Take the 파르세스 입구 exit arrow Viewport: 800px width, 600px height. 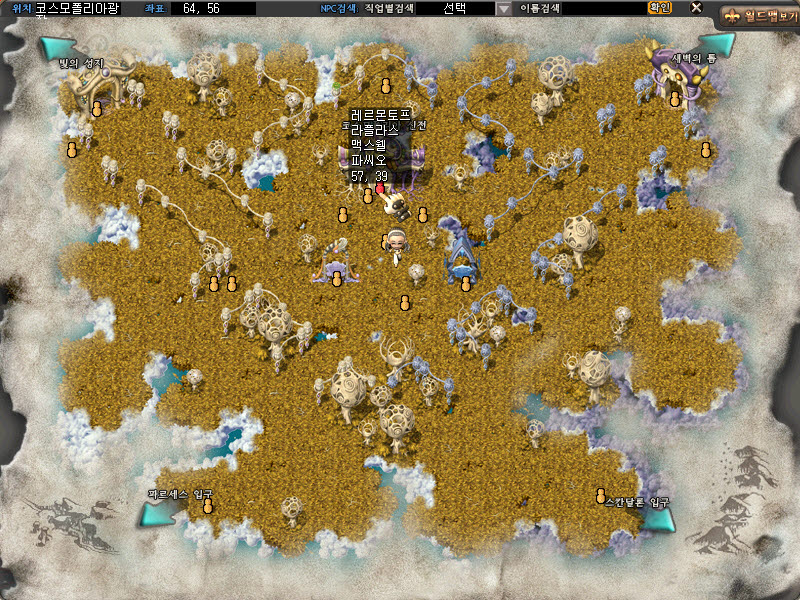(156, 514)
